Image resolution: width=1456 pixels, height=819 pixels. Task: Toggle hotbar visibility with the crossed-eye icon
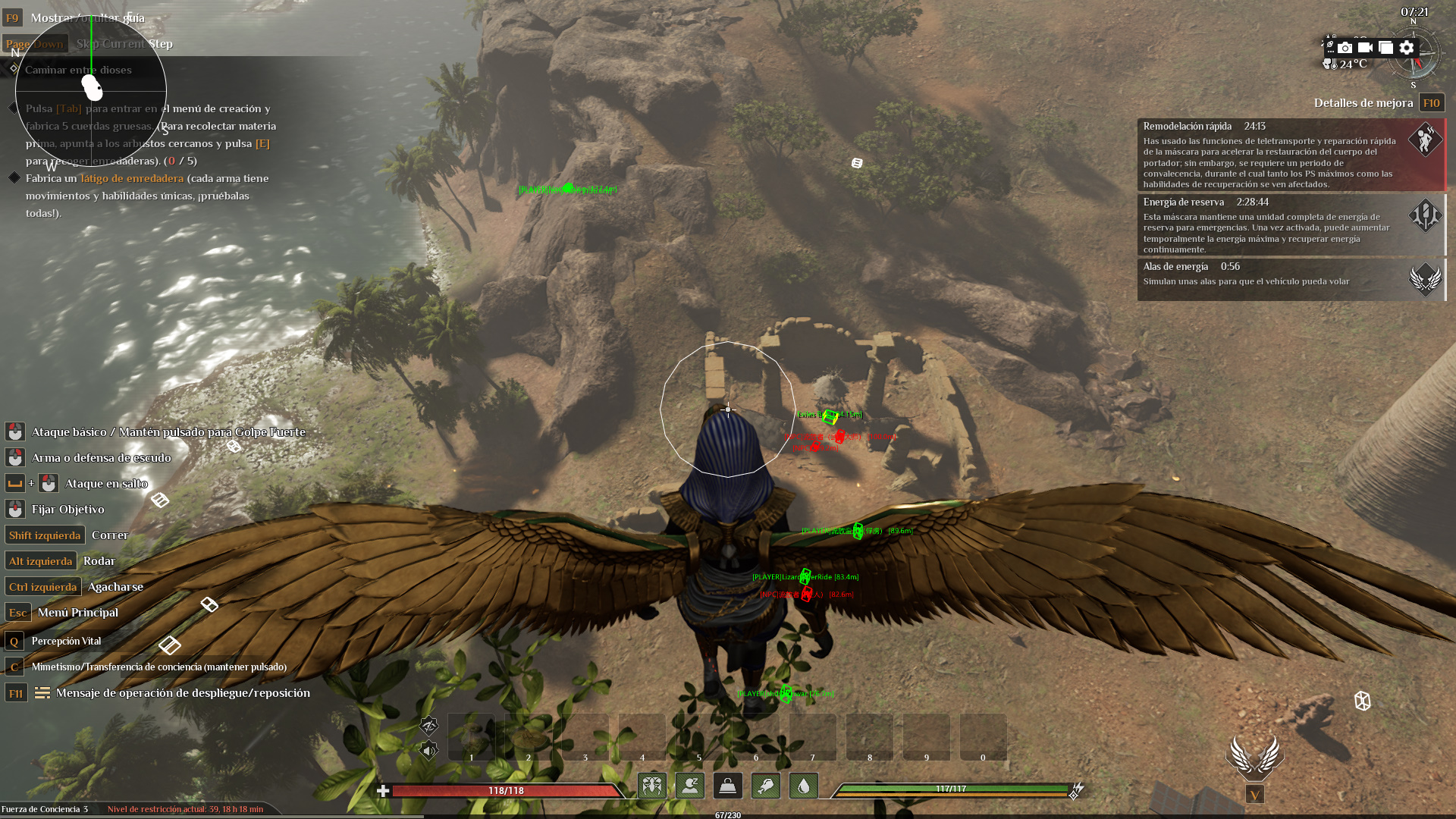pos(427,726)
